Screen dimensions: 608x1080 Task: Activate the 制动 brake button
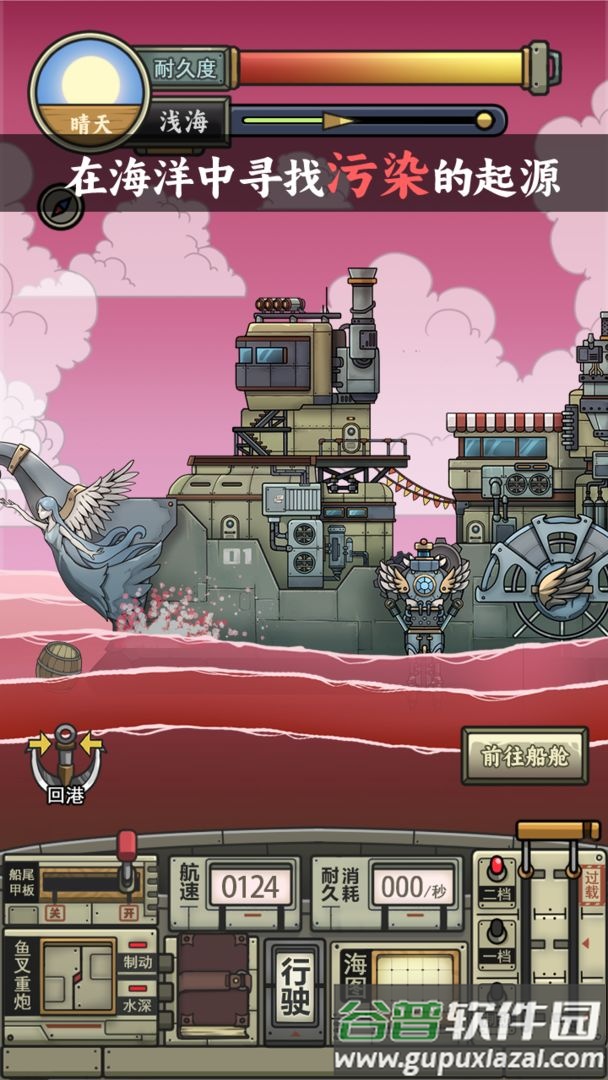coord(138,962)
